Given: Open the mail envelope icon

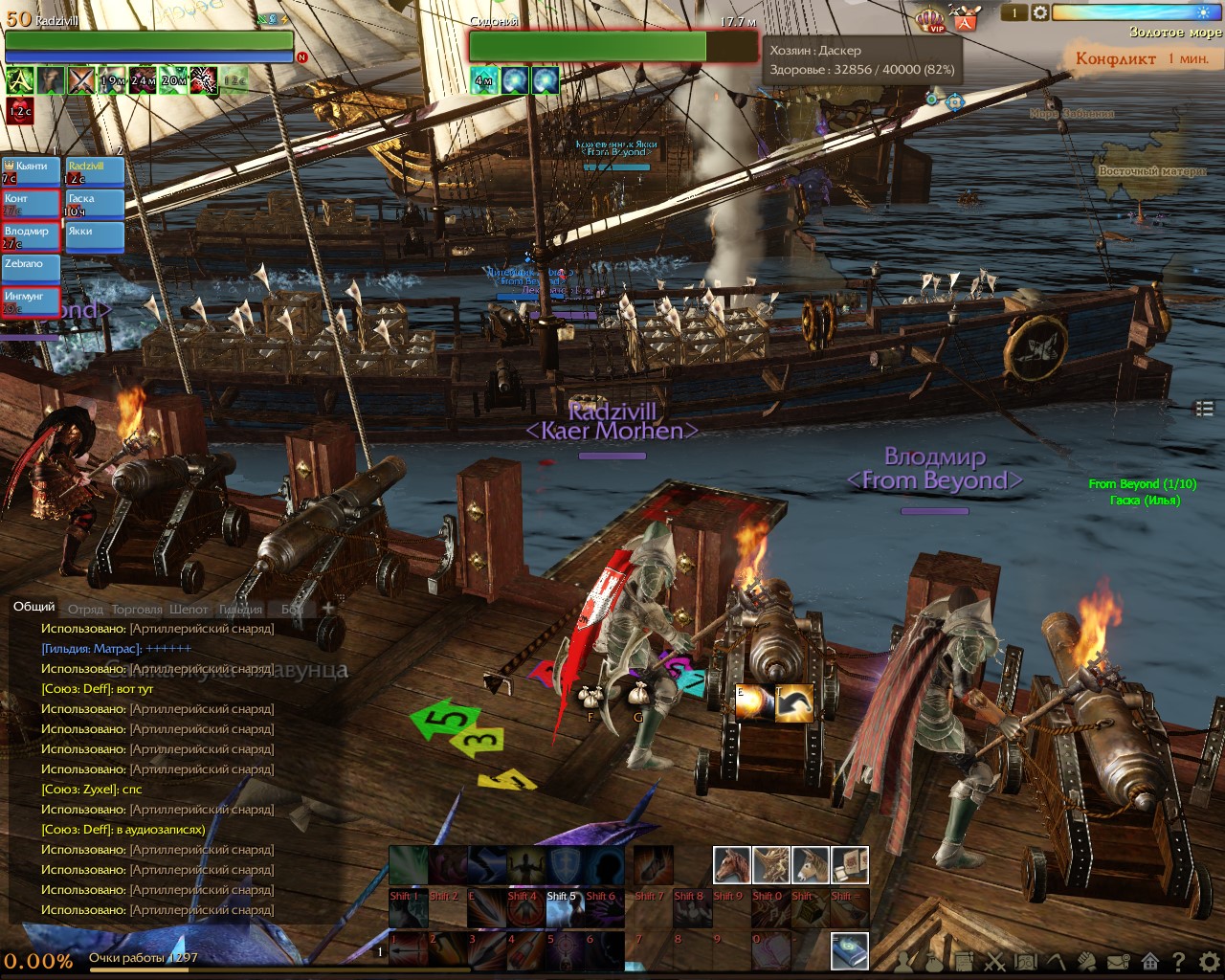Looking at the screenshot, I should pos(1118,961).
